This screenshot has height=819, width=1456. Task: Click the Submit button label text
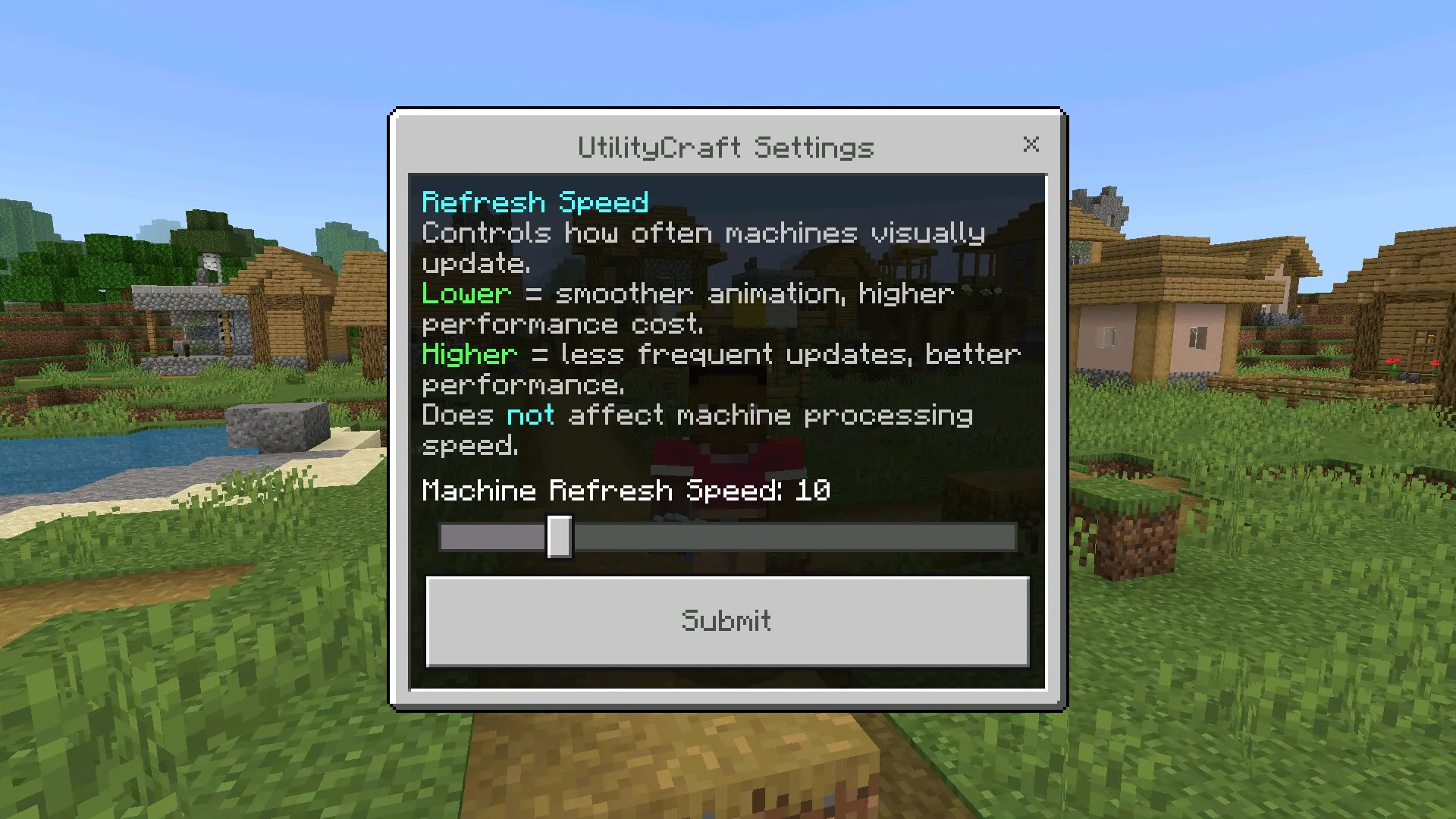[726, 622]
